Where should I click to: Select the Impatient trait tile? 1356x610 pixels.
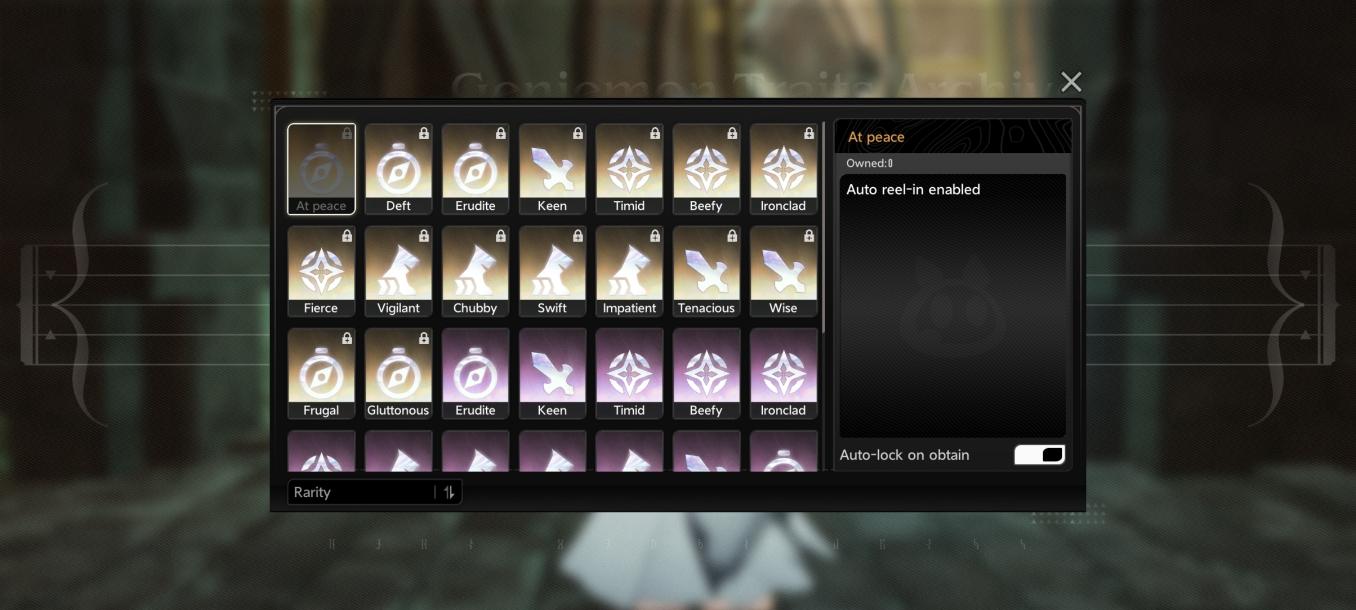point(629,270)
